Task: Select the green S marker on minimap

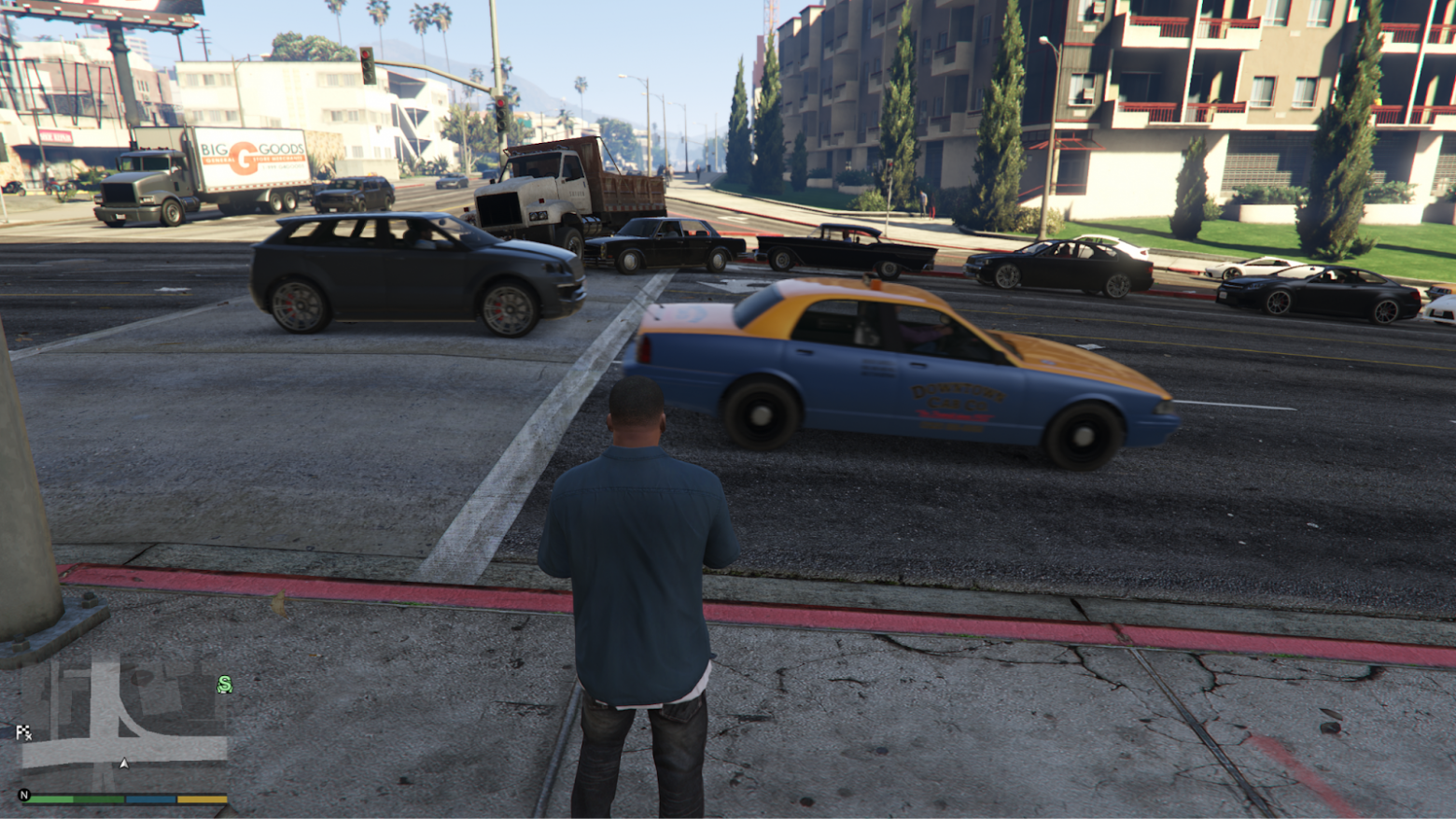Action: point(224,685)
